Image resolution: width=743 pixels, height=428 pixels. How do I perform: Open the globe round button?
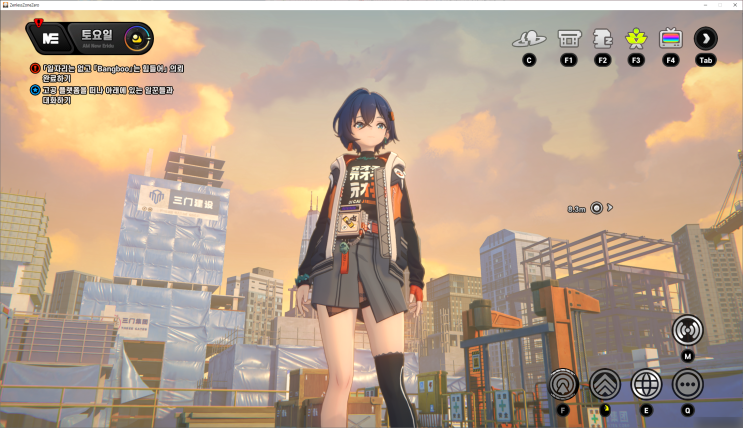[646, 384]
